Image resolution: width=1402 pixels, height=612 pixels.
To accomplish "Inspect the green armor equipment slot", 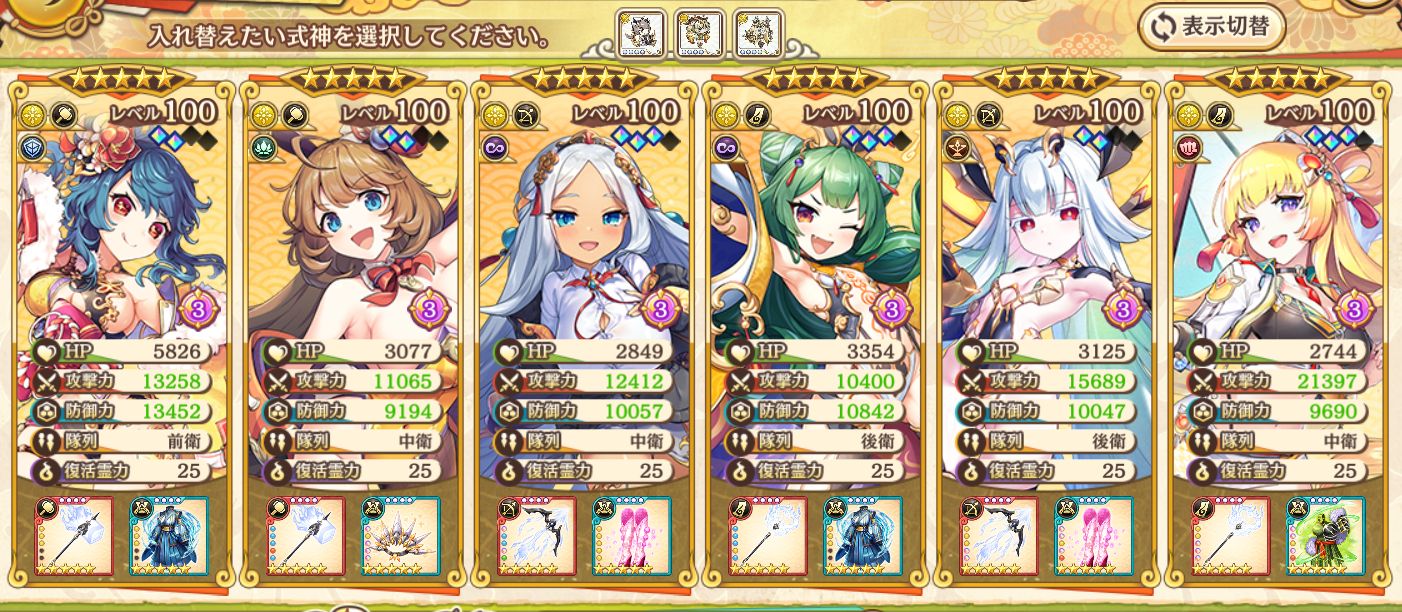I will click(1325, 537).
